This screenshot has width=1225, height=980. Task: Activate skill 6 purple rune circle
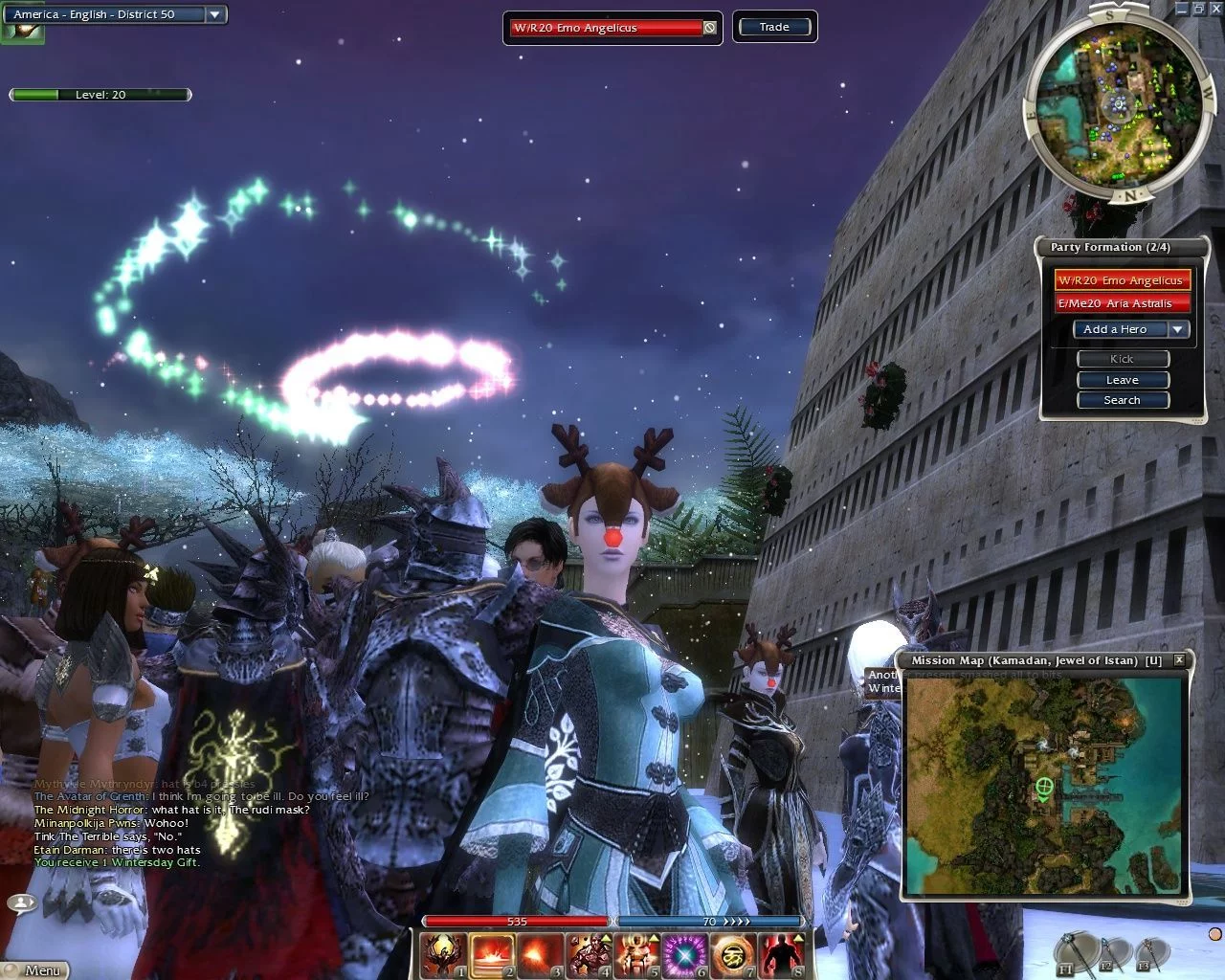685,954
